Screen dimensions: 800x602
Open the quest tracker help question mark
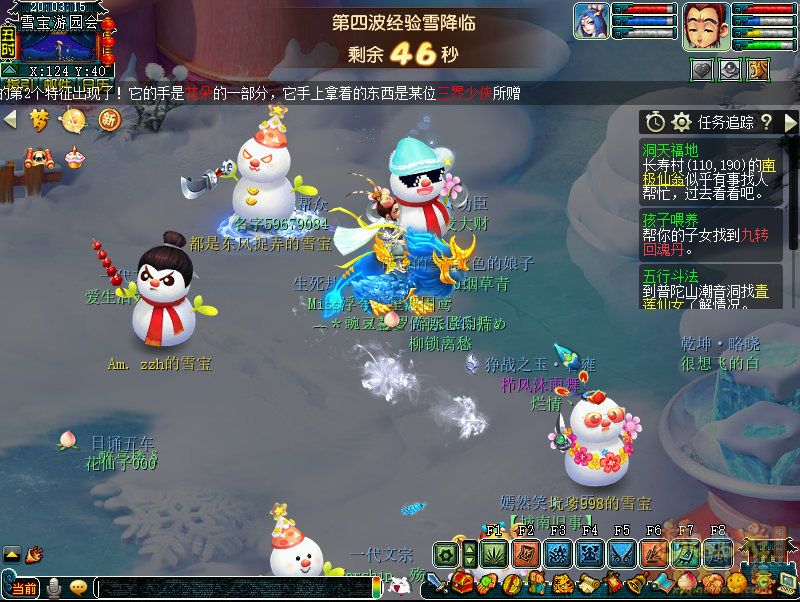pyautogui.click(x=766, y=122)
